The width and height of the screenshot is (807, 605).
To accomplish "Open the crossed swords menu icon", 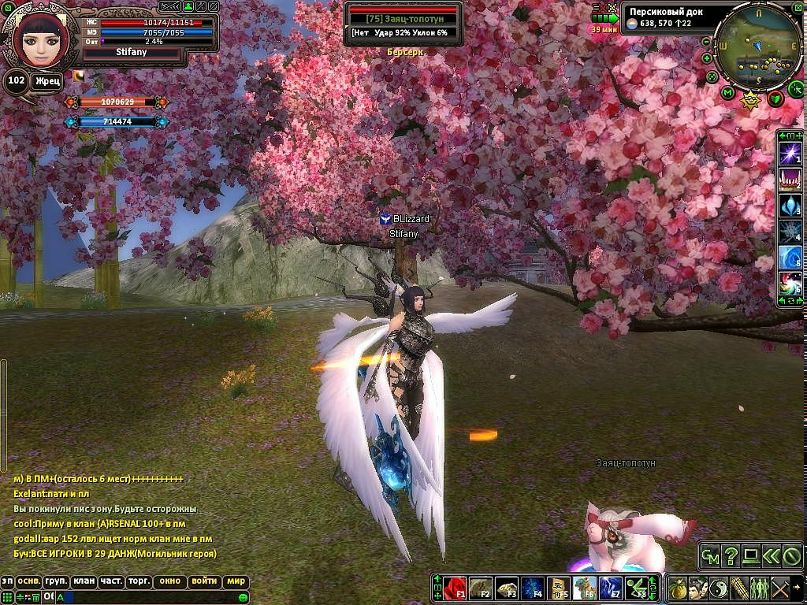I will pos(779,587).
